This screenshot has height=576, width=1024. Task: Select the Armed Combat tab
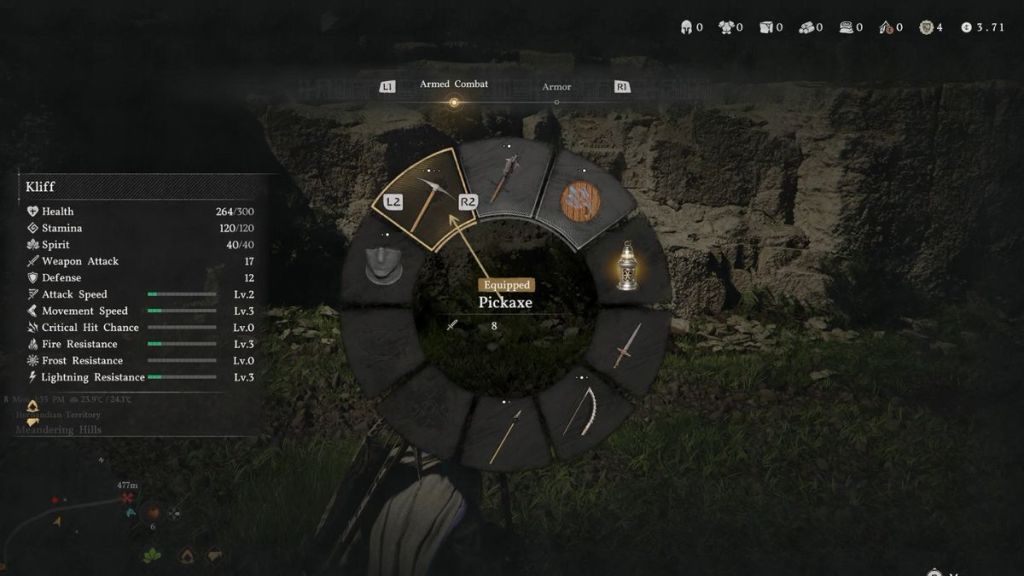(x=454, y=84)
